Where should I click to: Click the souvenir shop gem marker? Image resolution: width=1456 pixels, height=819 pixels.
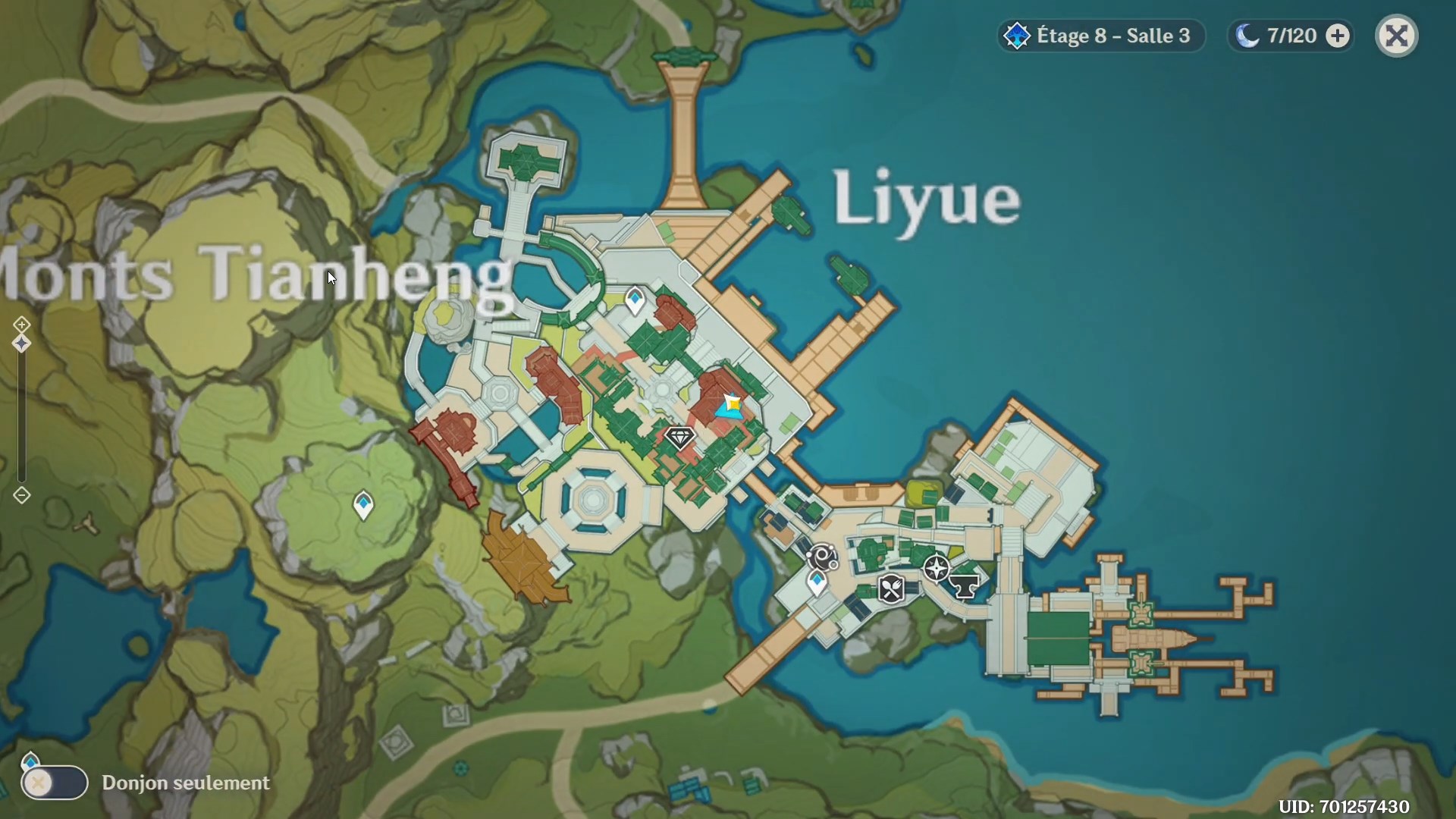[x=680, y=438]
